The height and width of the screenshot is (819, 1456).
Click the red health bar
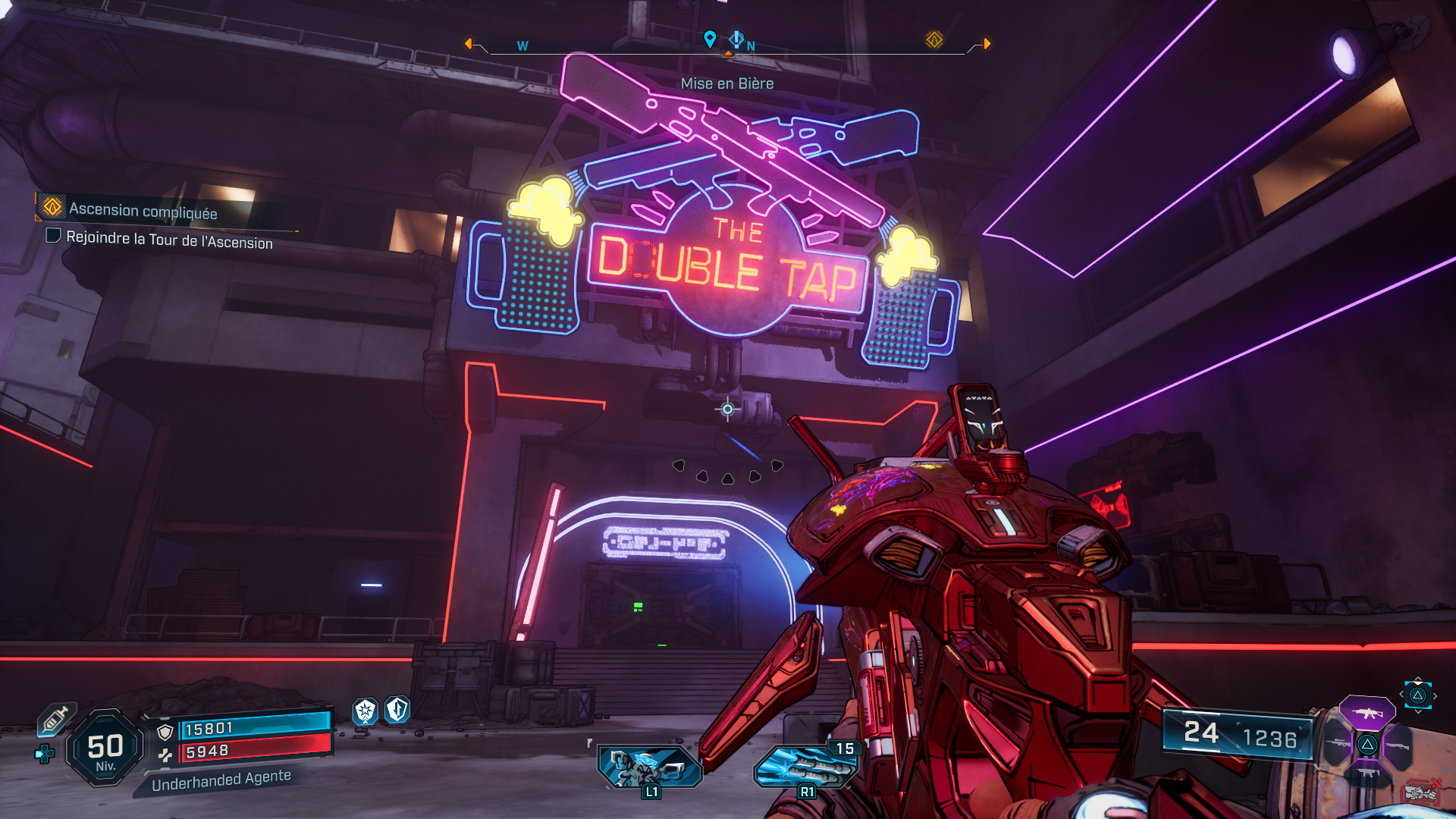click(253, 752)
